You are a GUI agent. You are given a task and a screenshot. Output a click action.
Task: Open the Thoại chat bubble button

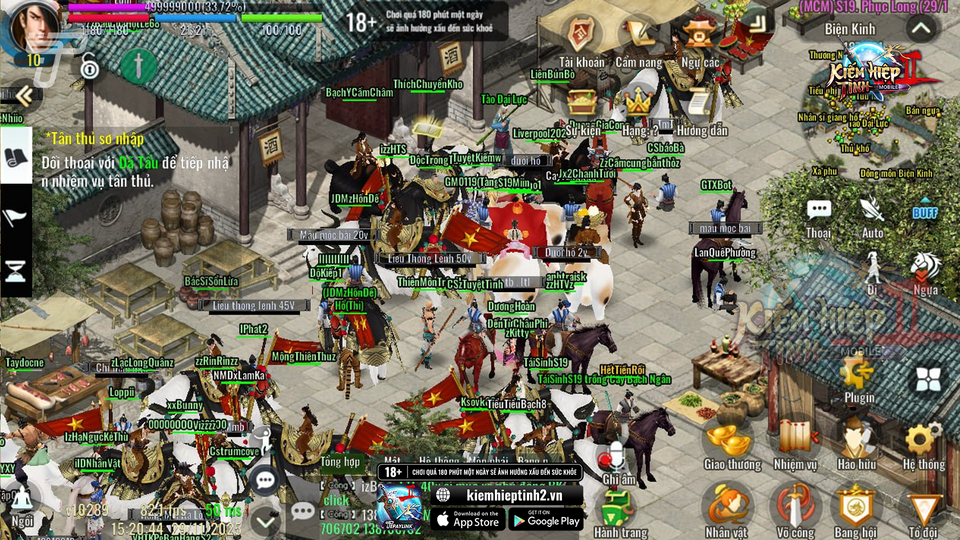pos(819,211)
